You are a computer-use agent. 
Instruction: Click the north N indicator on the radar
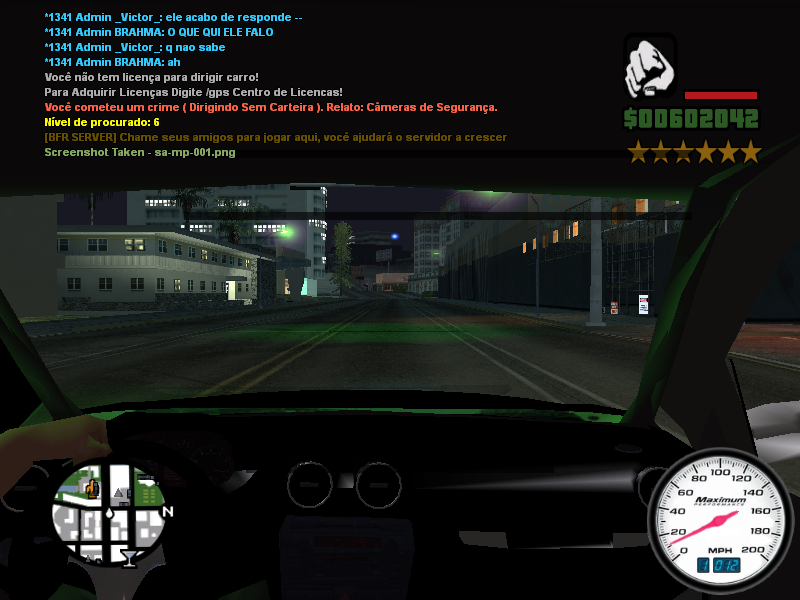(167, 512)
